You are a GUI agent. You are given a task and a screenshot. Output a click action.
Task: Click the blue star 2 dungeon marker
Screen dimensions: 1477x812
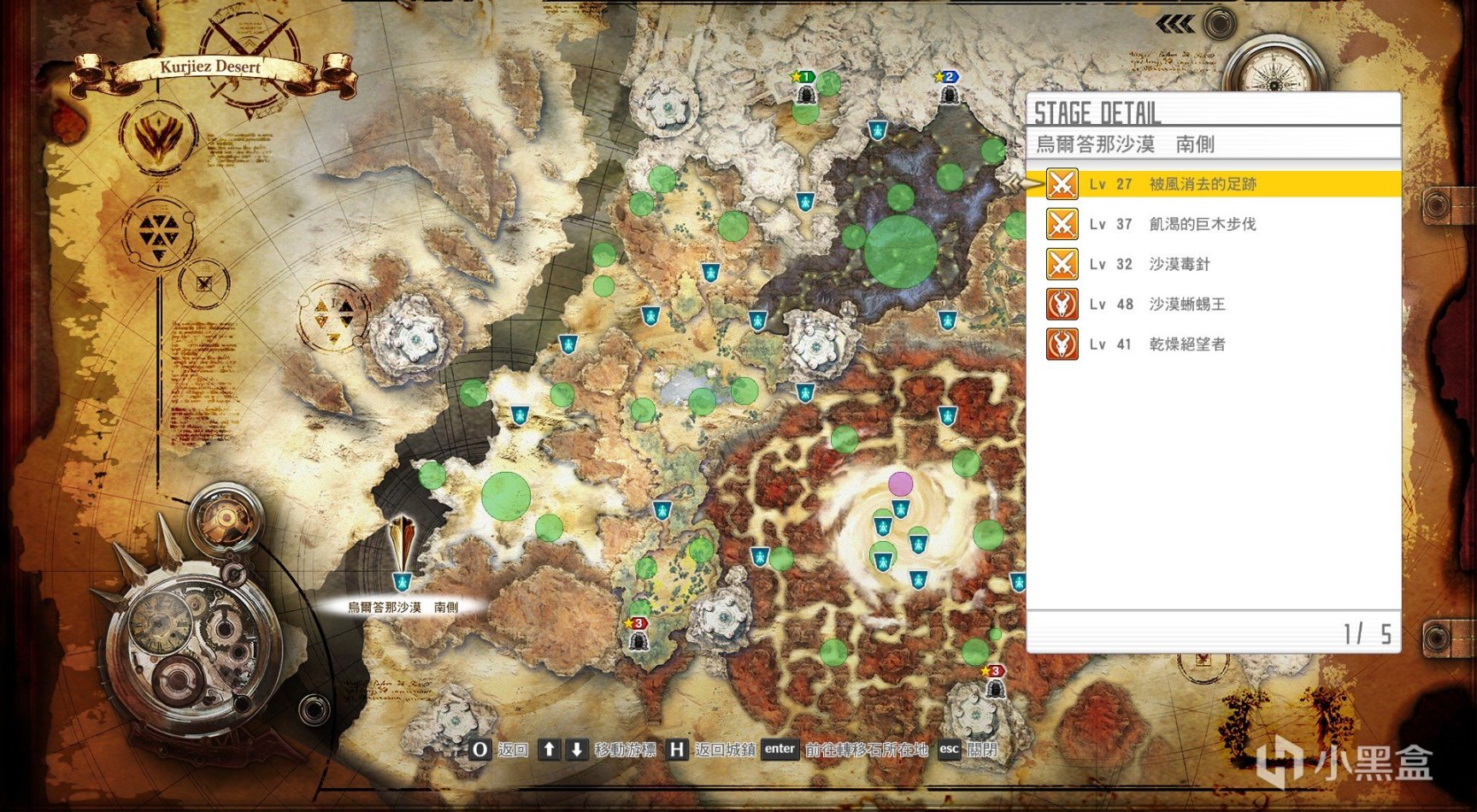coord(948,87)
